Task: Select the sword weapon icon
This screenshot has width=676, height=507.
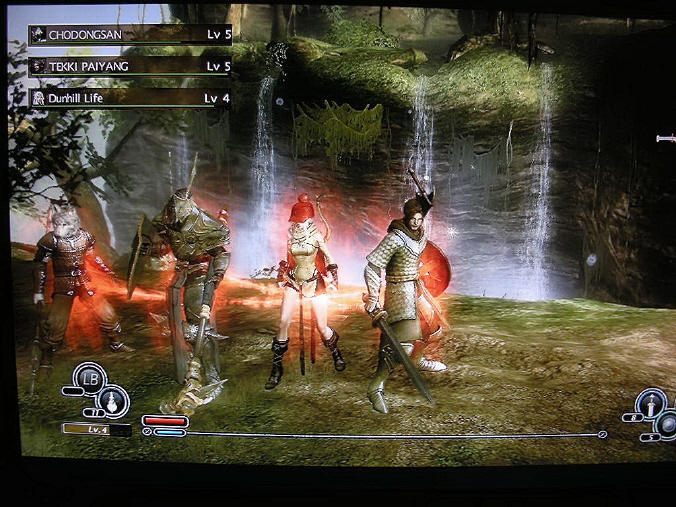Action: pos(651,404)
